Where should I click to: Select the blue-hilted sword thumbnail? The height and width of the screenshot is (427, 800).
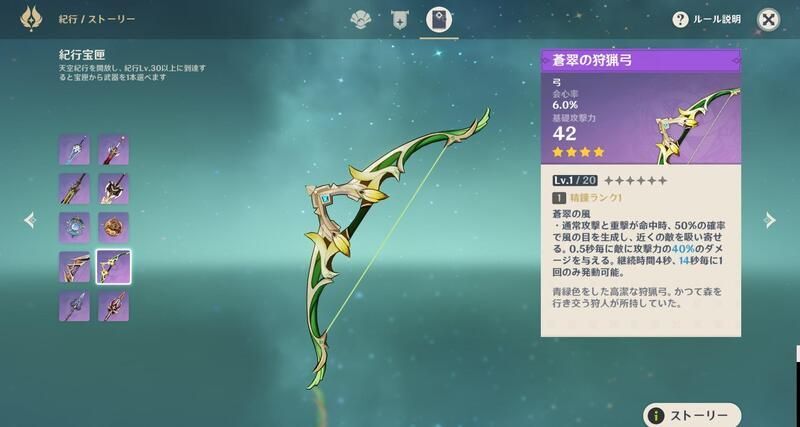(74, 150)
